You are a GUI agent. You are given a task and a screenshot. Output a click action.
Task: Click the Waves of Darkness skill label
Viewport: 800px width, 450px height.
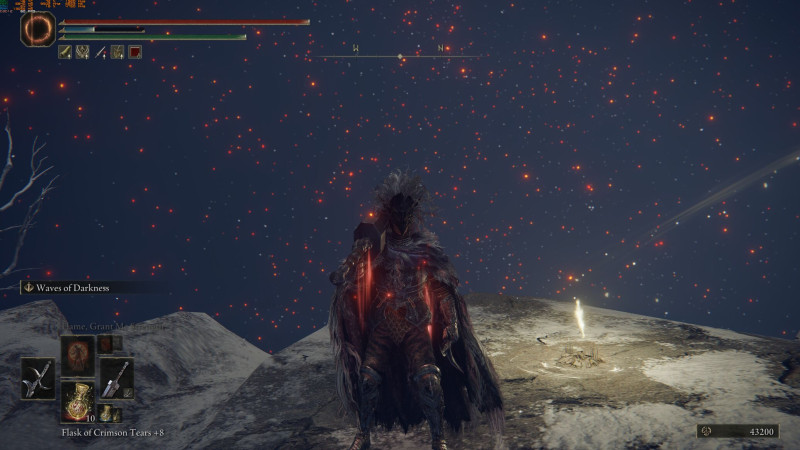point(70,288)
